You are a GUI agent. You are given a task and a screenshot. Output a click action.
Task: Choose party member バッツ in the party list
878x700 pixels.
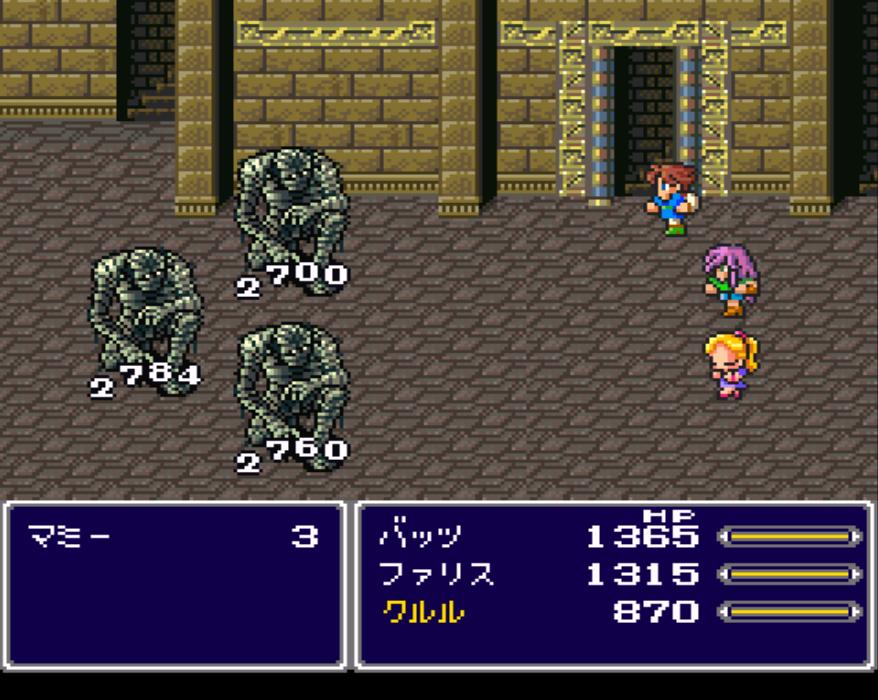point(420,537)
